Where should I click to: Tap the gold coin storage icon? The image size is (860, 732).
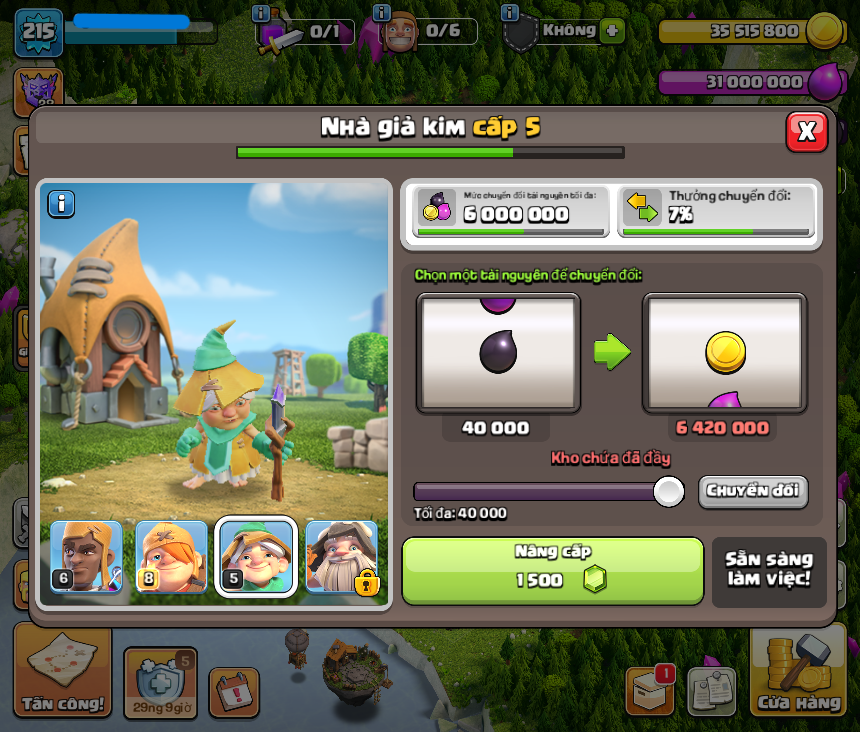pos(825,31)
